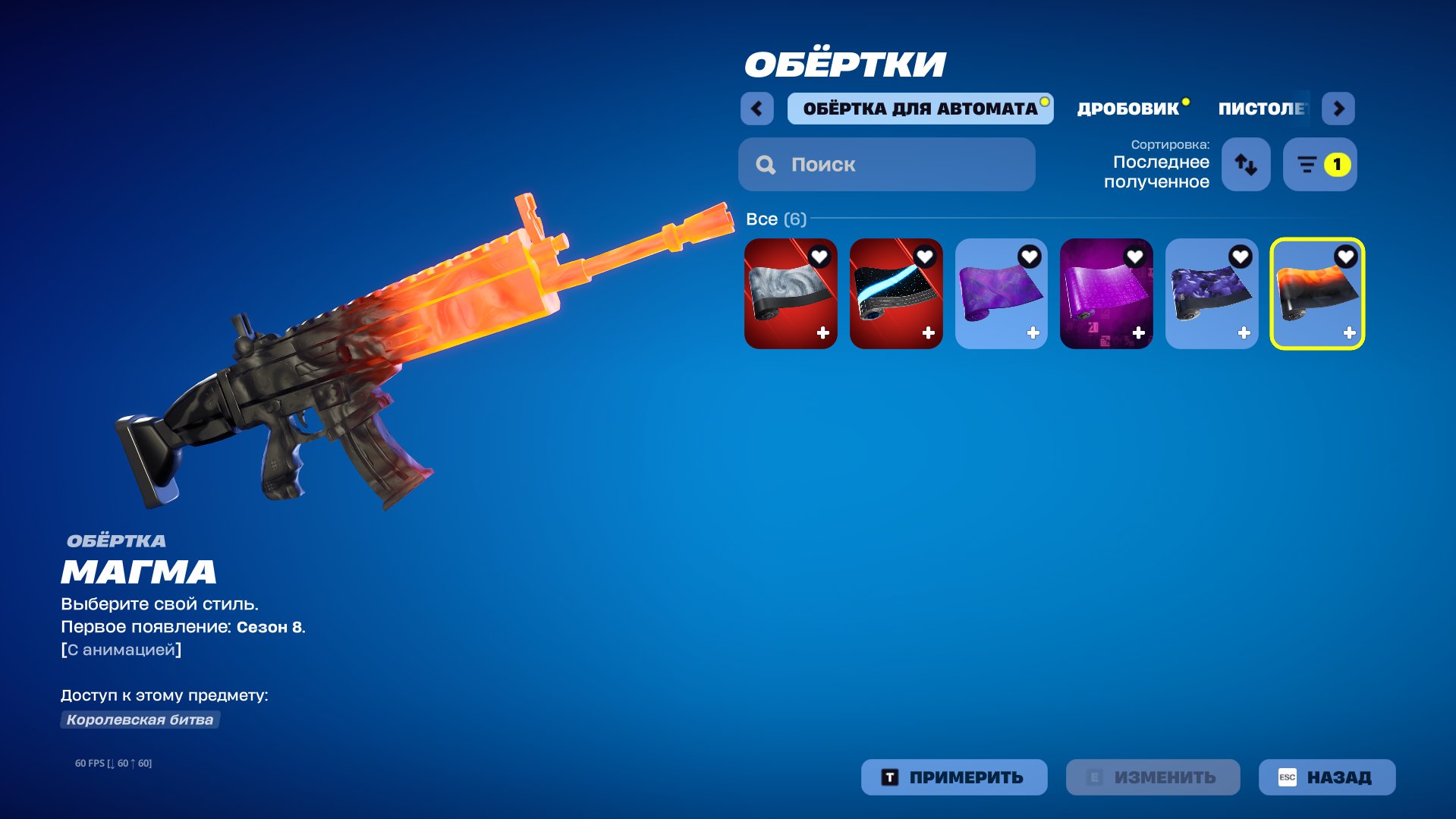Screen dimensions: 1456x819
Task: Click the search magnifier icon
Action: 766,164
